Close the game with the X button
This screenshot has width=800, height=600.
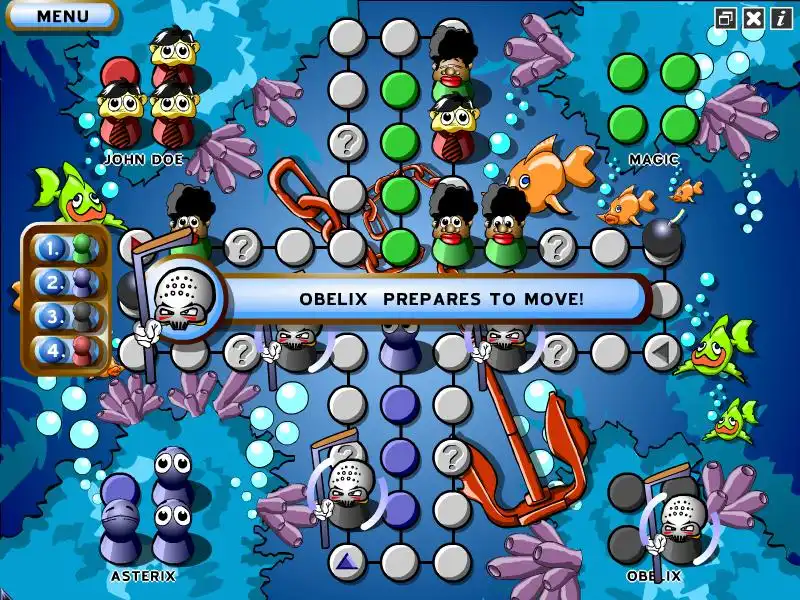point(754,18)
